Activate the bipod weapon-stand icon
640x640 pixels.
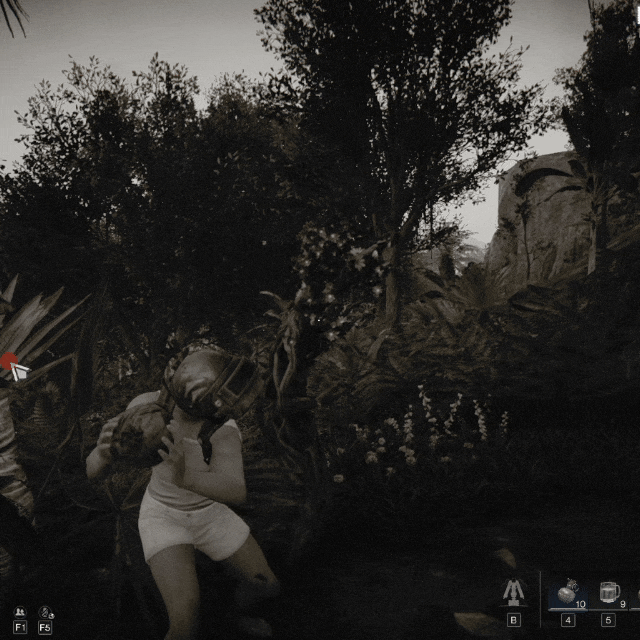click(514, 592)
